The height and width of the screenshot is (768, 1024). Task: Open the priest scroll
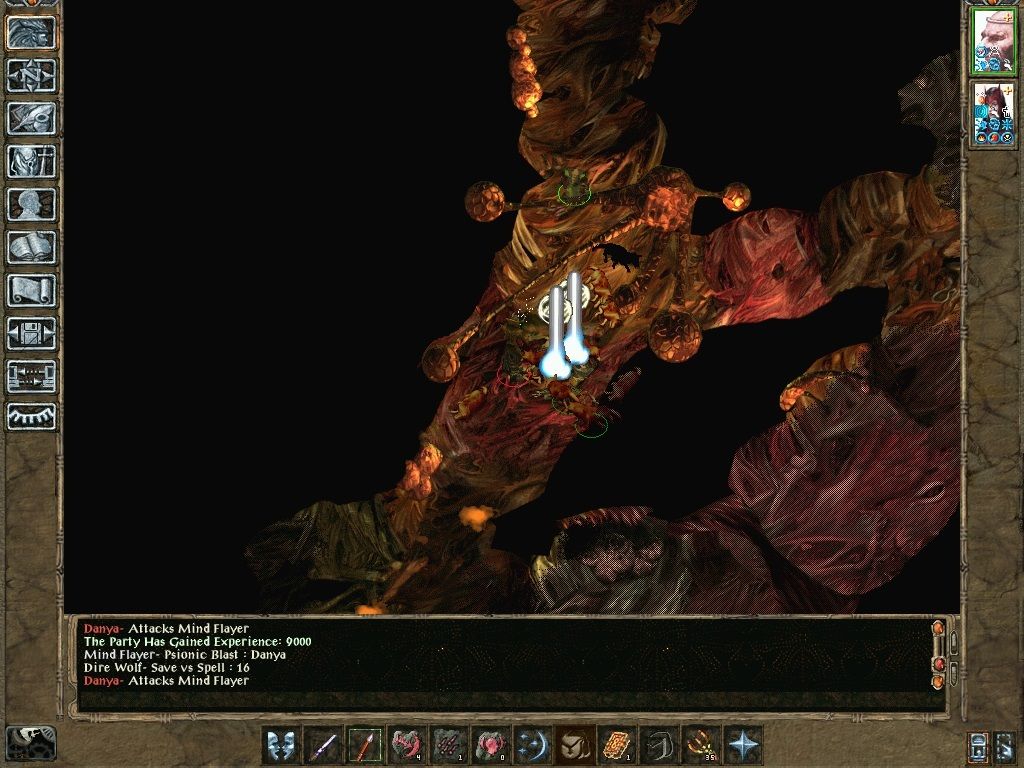pos(31,291)
